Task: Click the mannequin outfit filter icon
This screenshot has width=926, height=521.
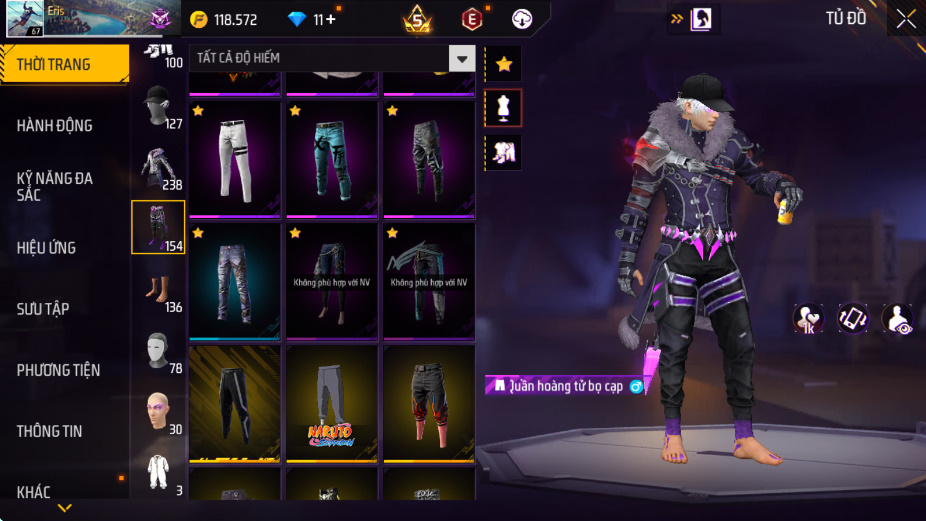Action: point(503,108)
